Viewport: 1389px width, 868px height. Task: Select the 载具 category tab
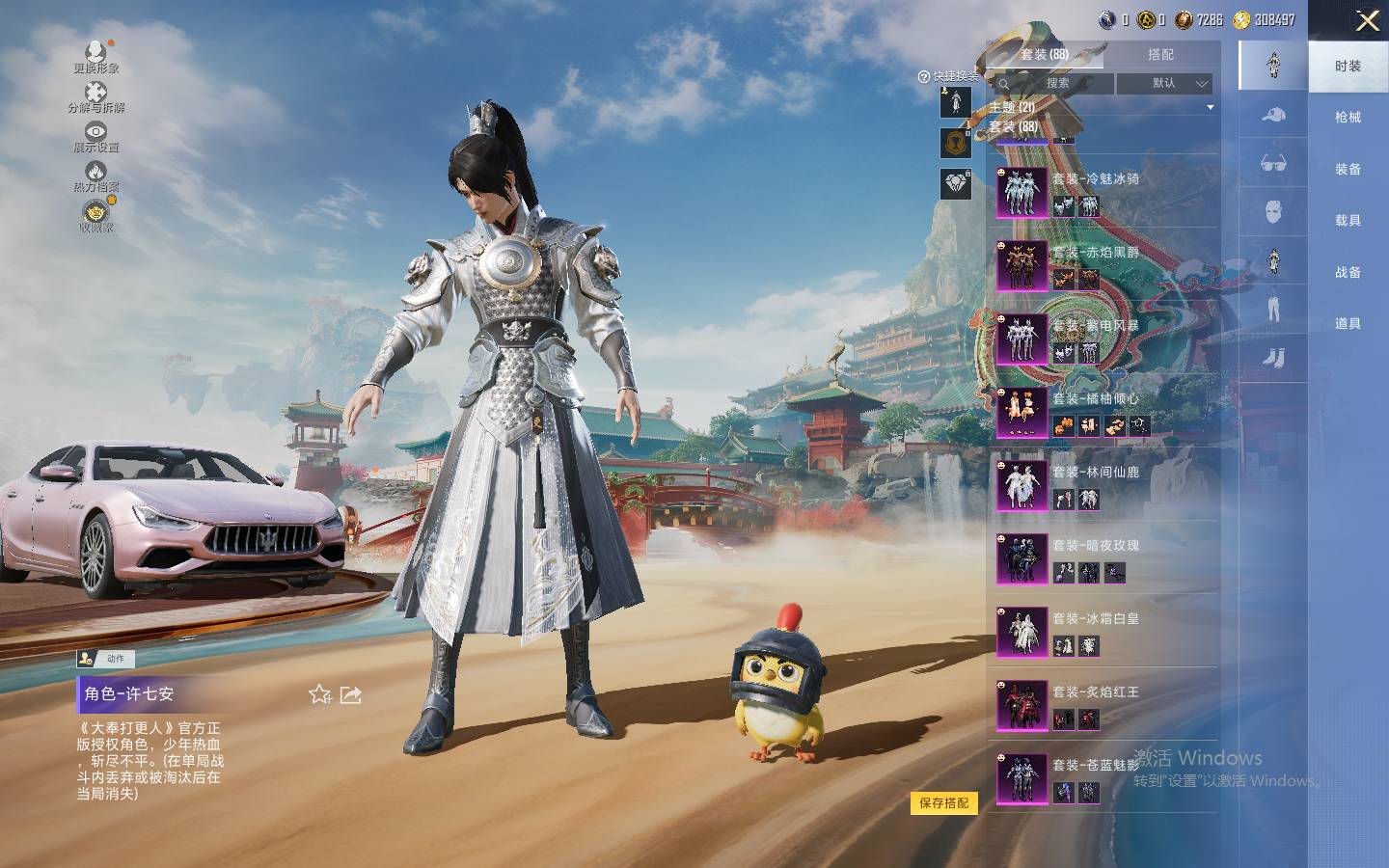1348,221
